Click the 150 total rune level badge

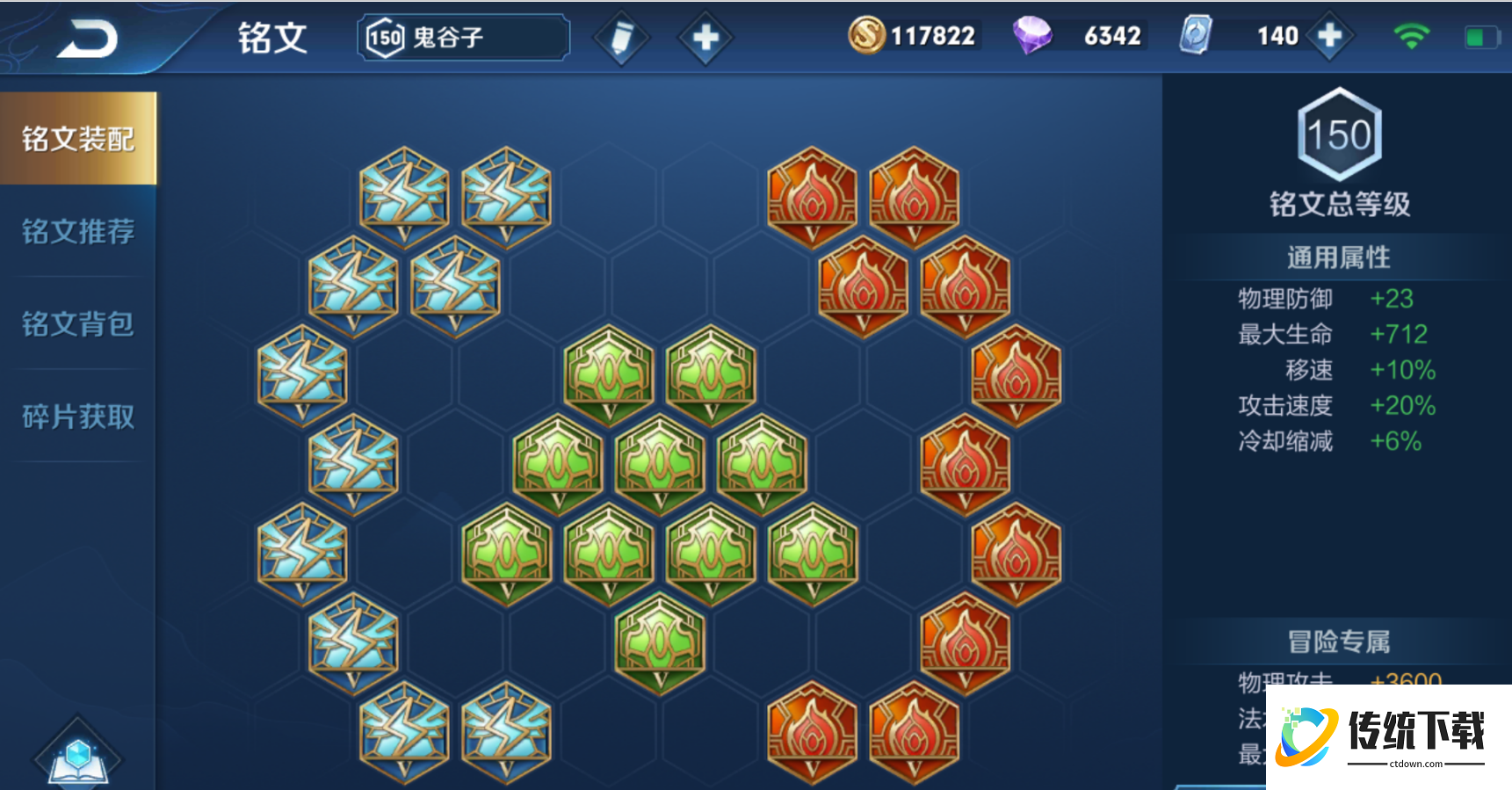(1339, 134)
